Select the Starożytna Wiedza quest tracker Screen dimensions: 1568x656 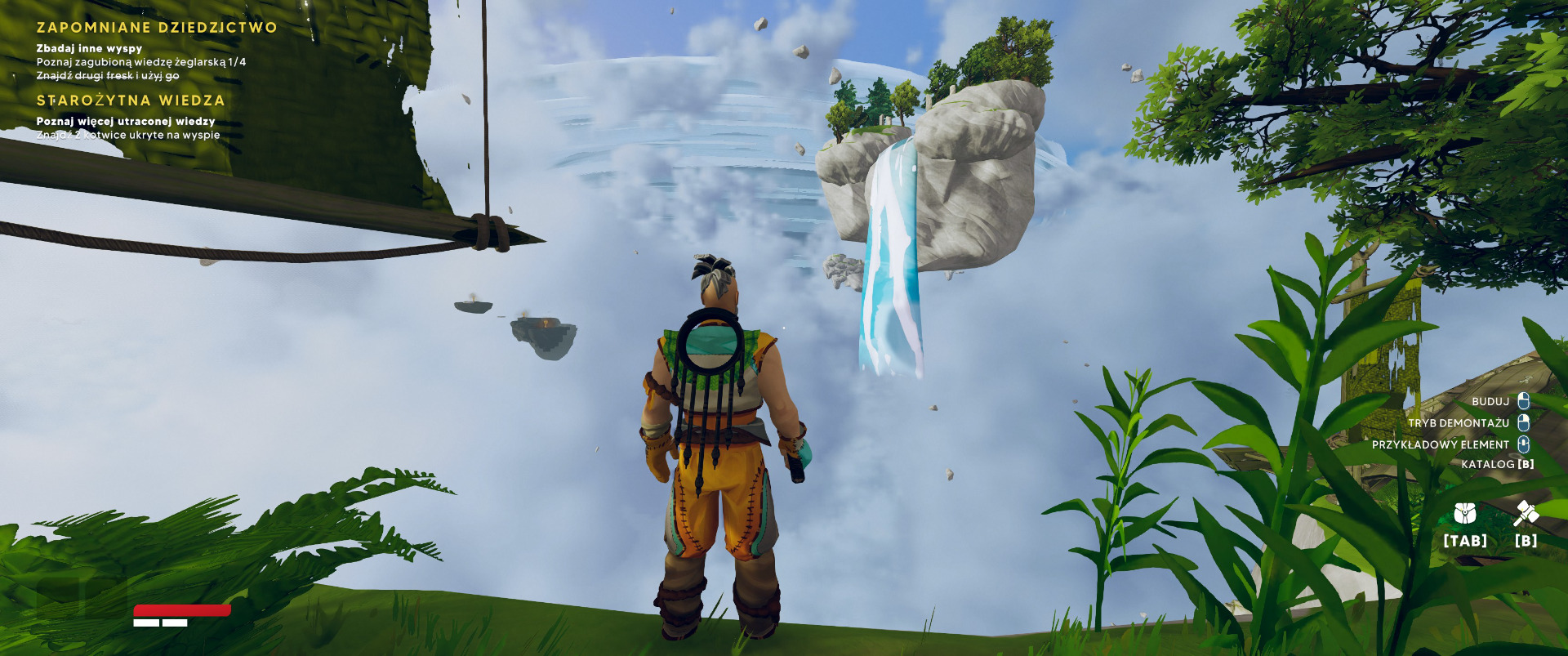(131, 100)
